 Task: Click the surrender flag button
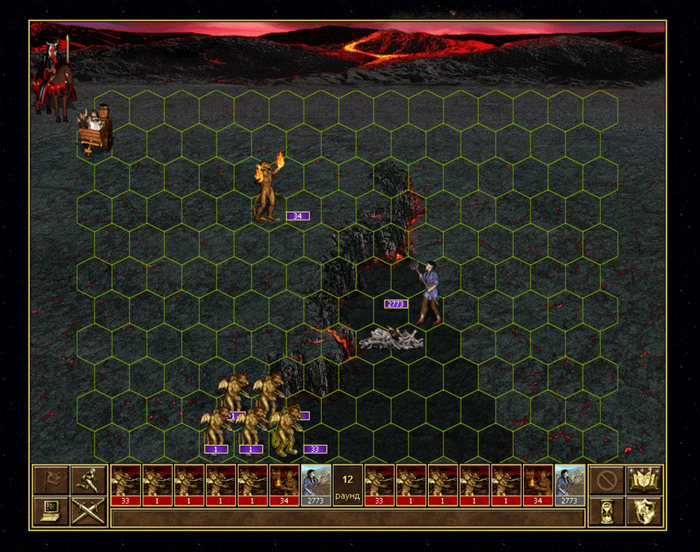[49, 480]
